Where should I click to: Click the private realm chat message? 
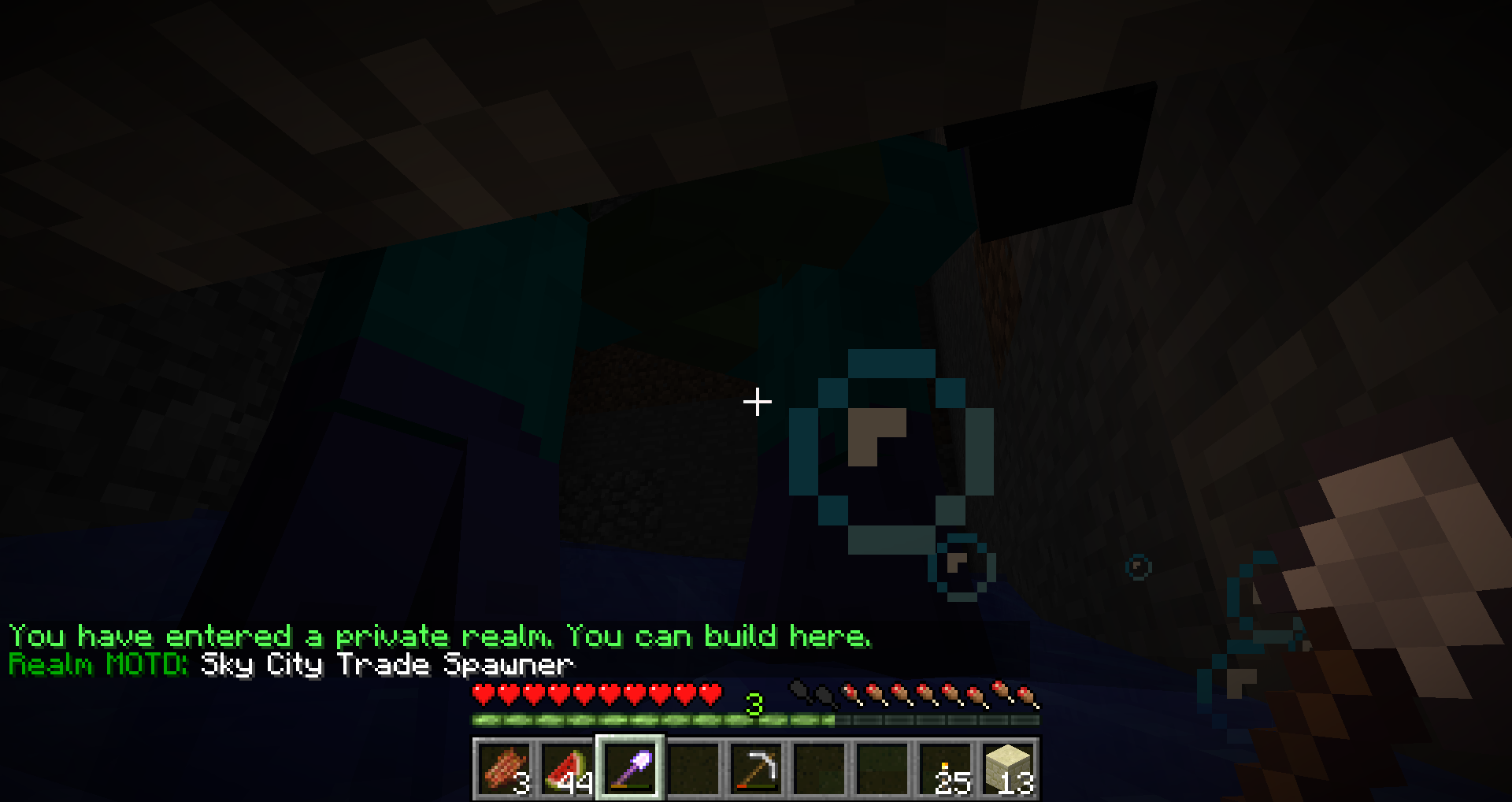[x=441, y=636]
